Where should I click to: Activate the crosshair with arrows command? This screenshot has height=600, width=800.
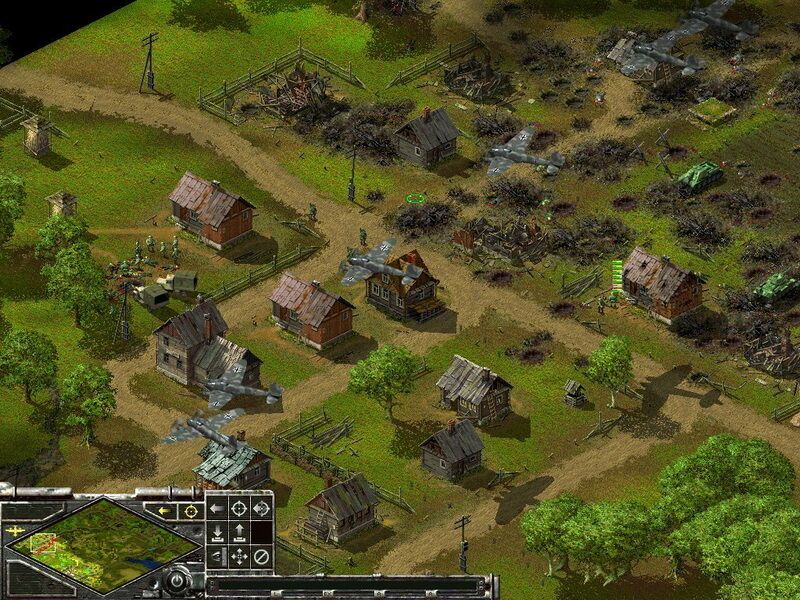[261, 508]
